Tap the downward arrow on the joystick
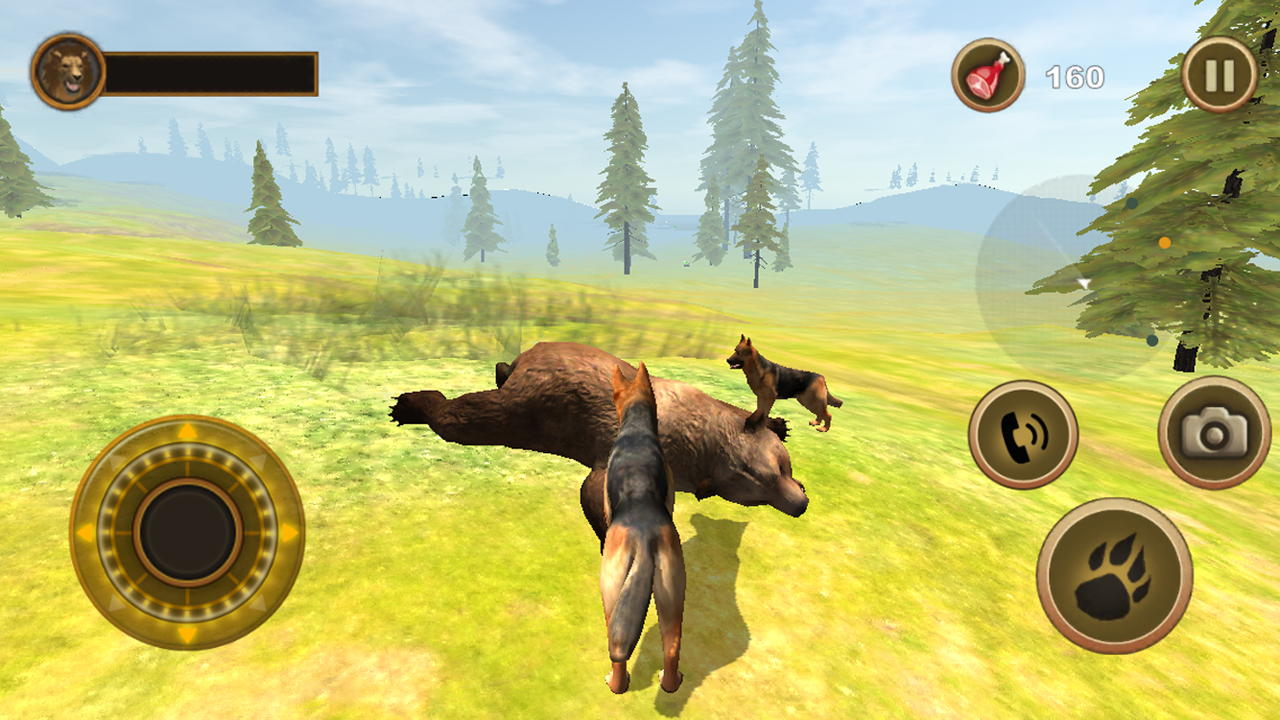Viewport: 1280px width, 720px height. tap(188, 634)
